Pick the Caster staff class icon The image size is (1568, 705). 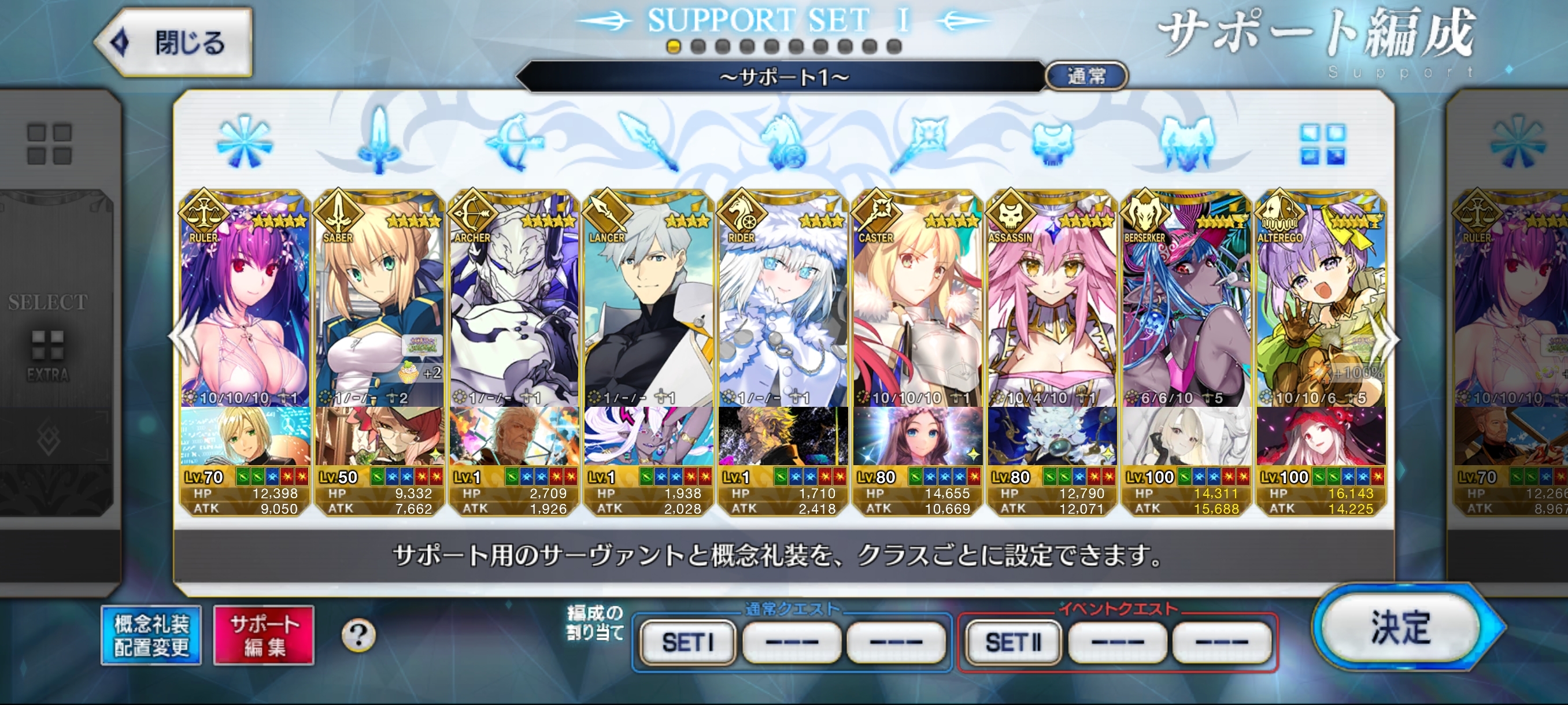coord(918,143)
